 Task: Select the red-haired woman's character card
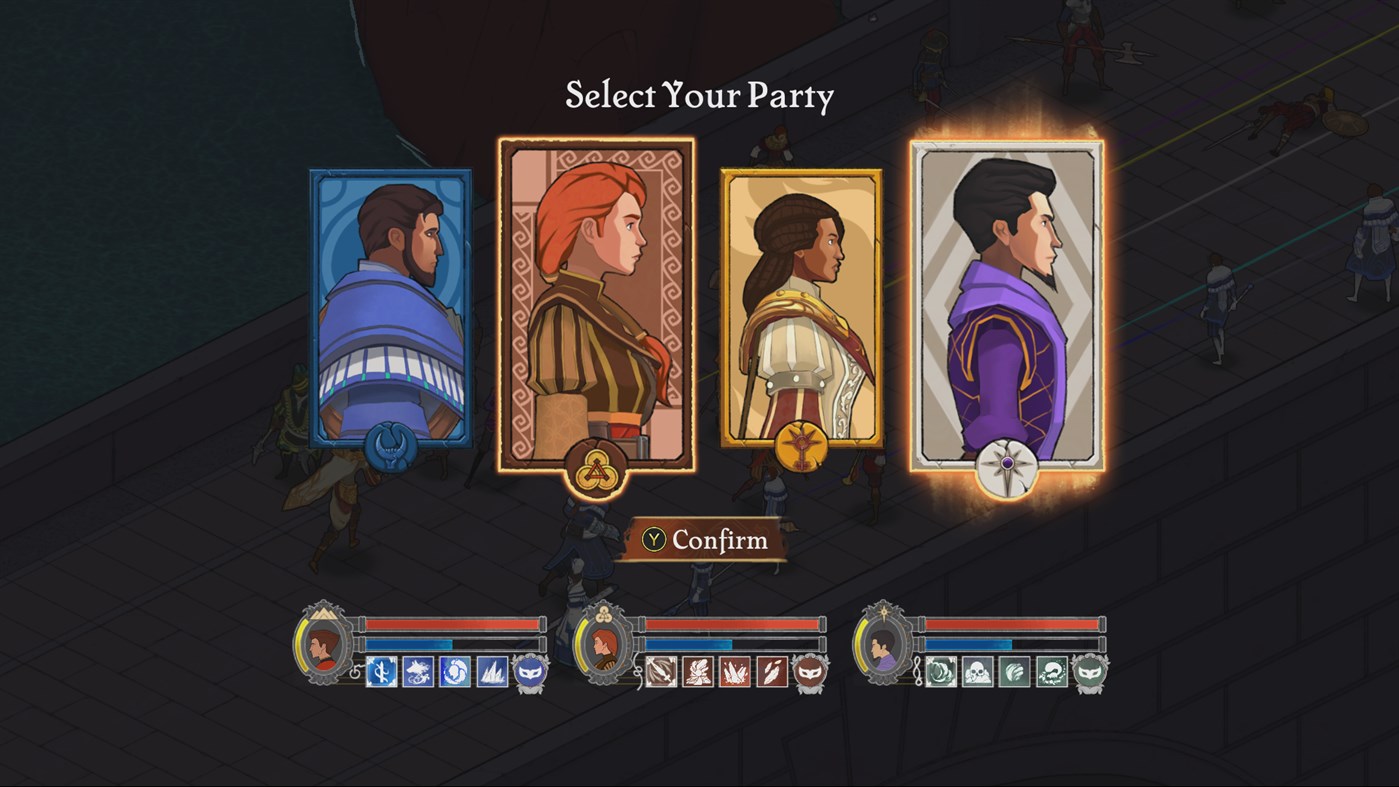point(598,300)
